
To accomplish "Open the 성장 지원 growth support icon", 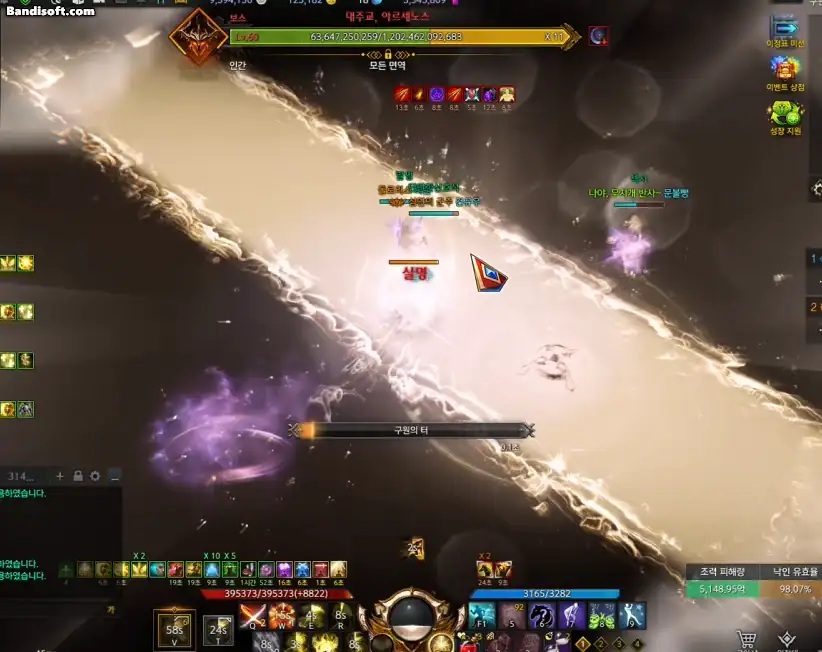I will coord(785,114).
